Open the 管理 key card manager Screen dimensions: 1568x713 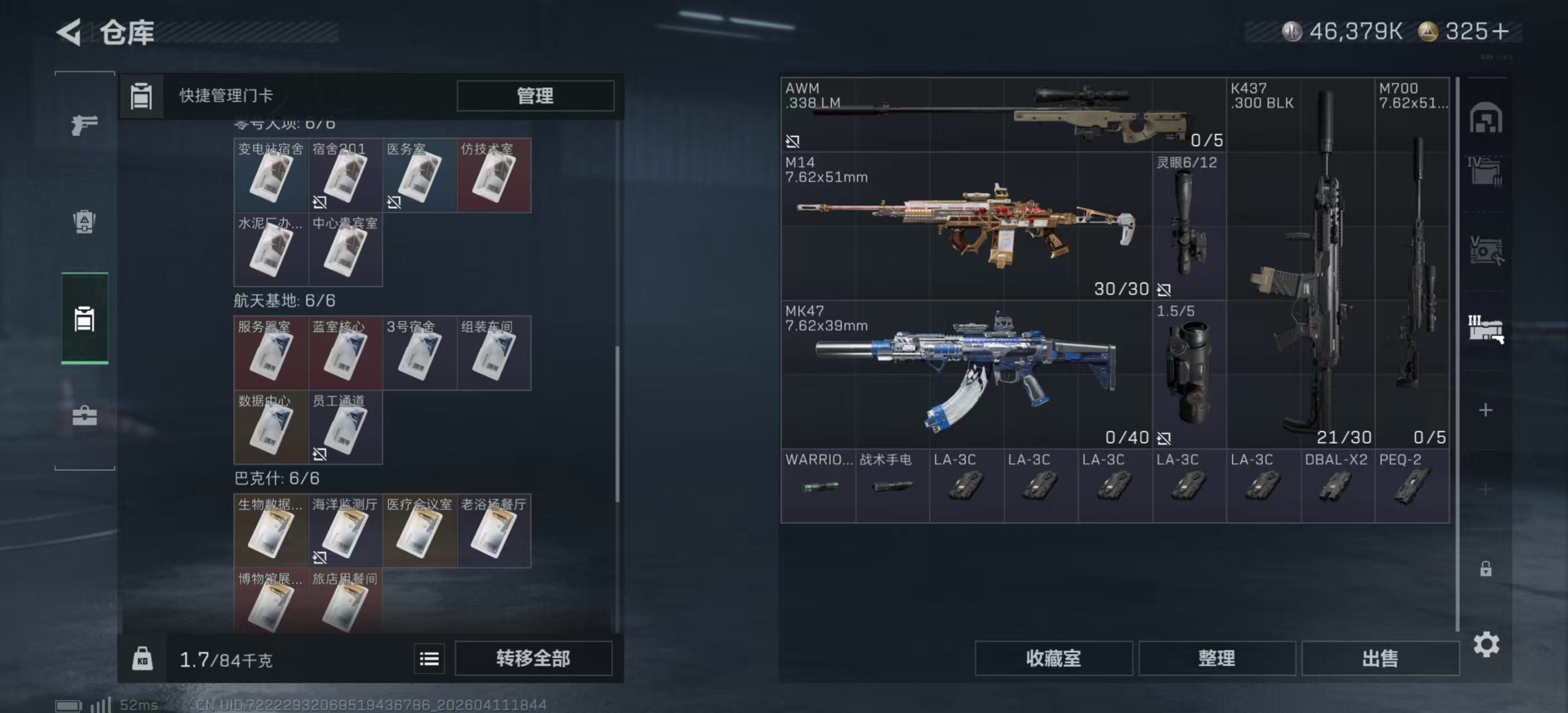point(535,96)
